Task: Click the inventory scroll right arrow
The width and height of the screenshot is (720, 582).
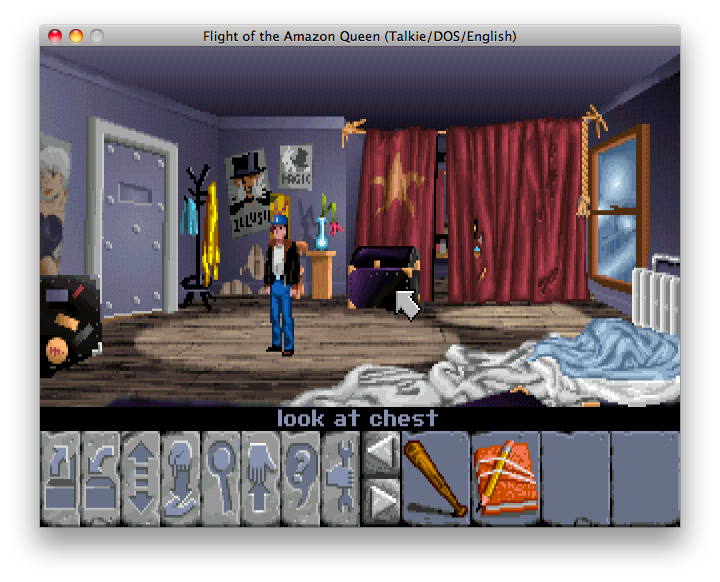Action: [x=380, y=500]
